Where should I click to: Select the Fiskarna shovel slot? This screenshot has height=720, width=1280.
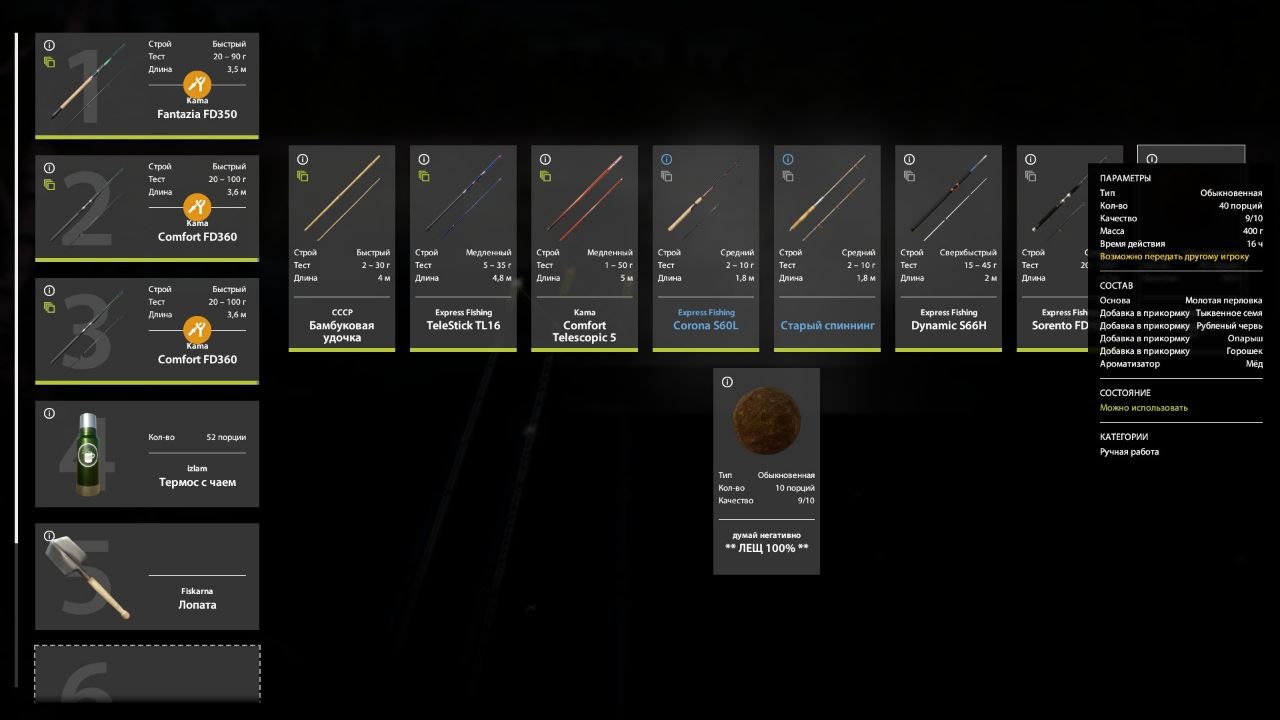147,576
